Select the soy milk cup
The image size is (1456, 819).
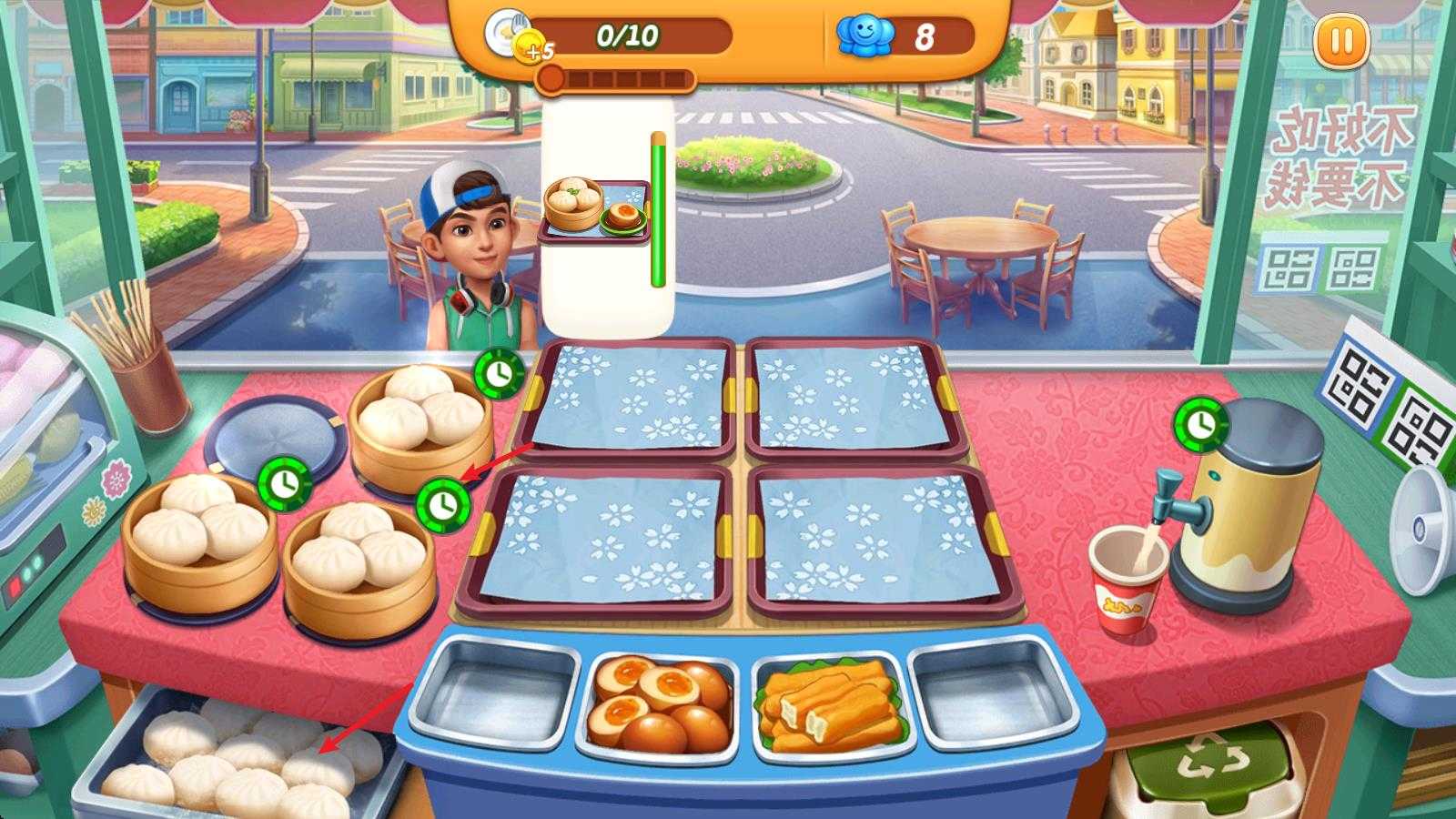click(1128, 580)
